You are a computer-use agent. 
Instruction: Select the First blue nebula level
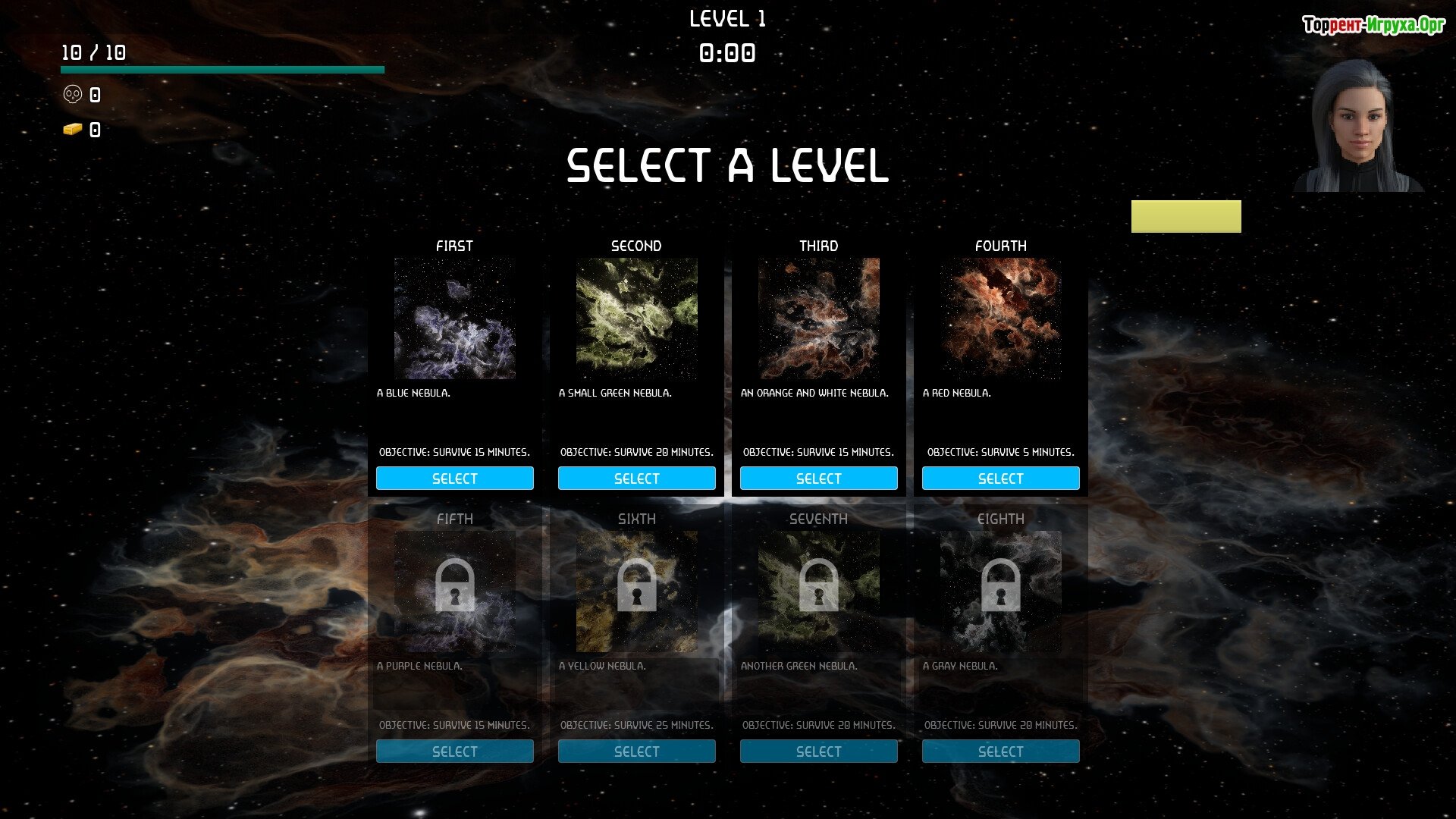point(454,479)
